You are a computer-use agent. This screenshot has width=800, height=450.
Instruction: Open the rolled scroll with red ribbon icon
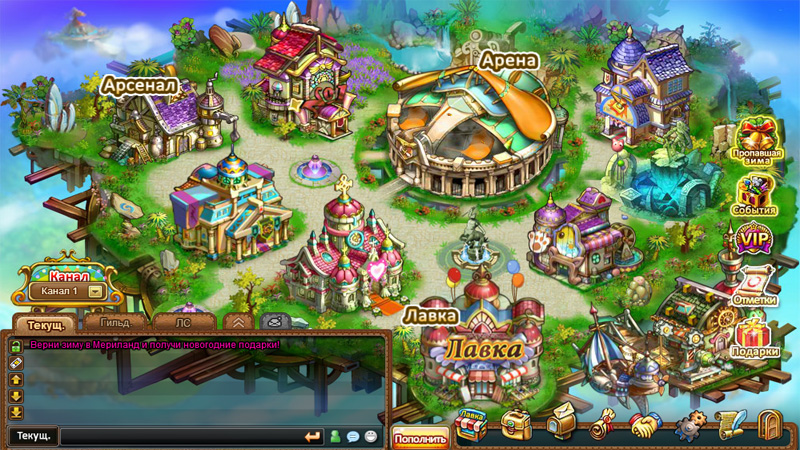click(x=601, y=426)
